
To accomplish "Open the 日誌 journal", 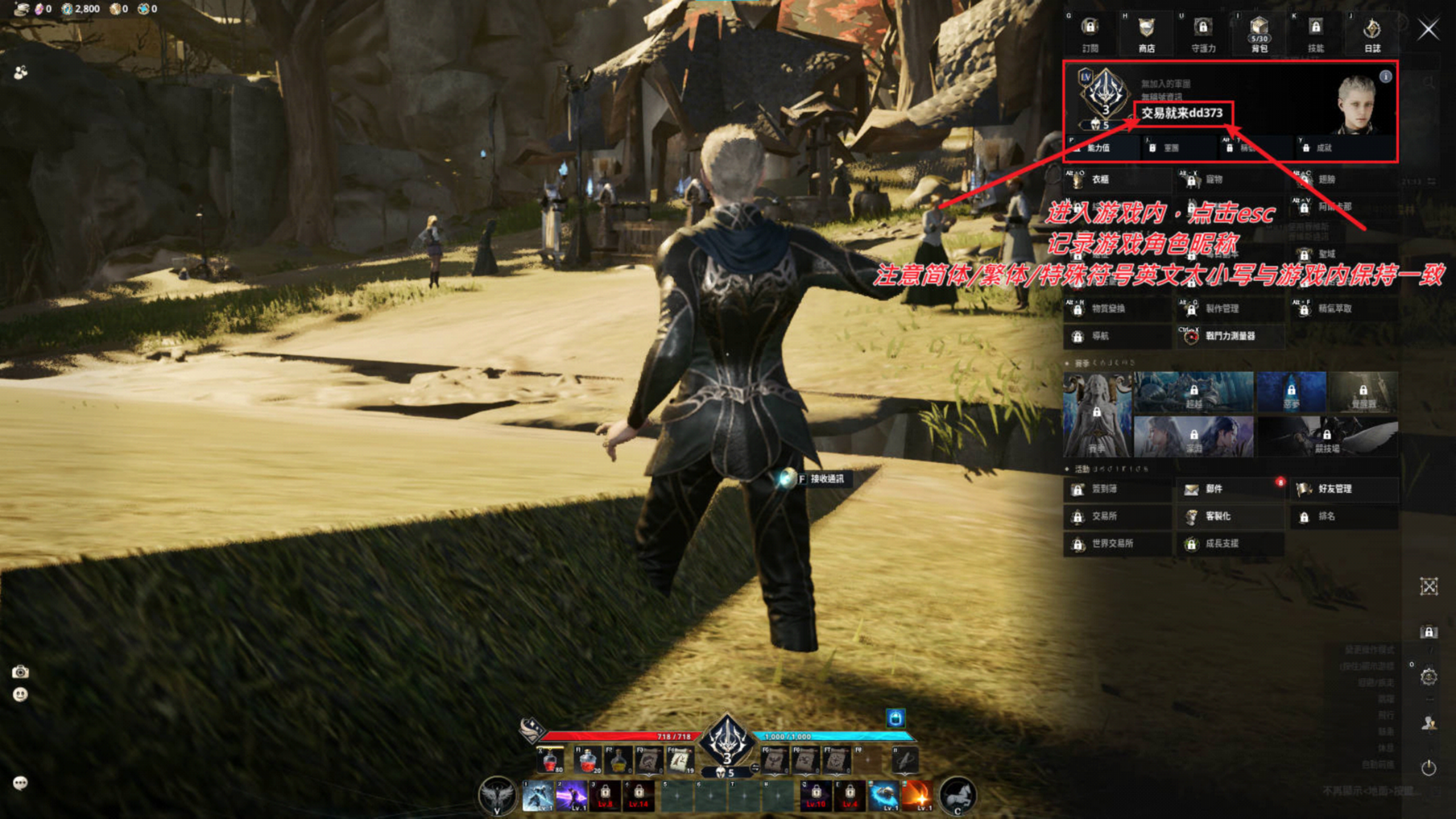I will [x=1372, y=35].
